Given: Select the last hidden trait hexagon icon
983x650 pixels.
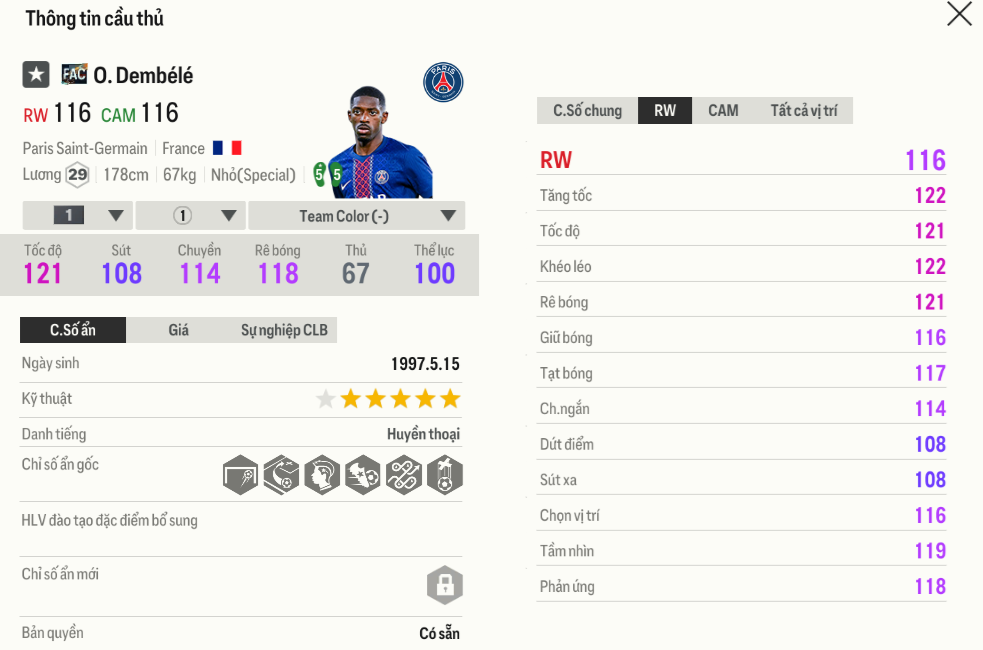Looking at the screenshot, I should (x=445, y=475).
